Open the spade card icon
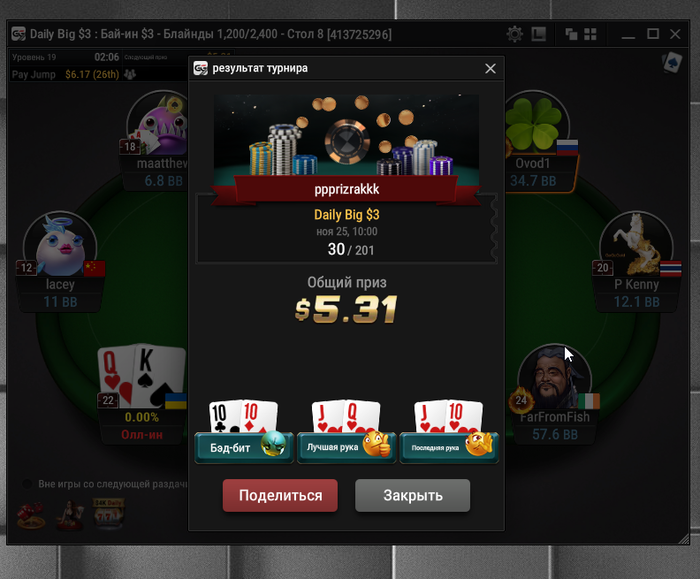The height and width of the screenshot is (579, 700). coord(671,63)
